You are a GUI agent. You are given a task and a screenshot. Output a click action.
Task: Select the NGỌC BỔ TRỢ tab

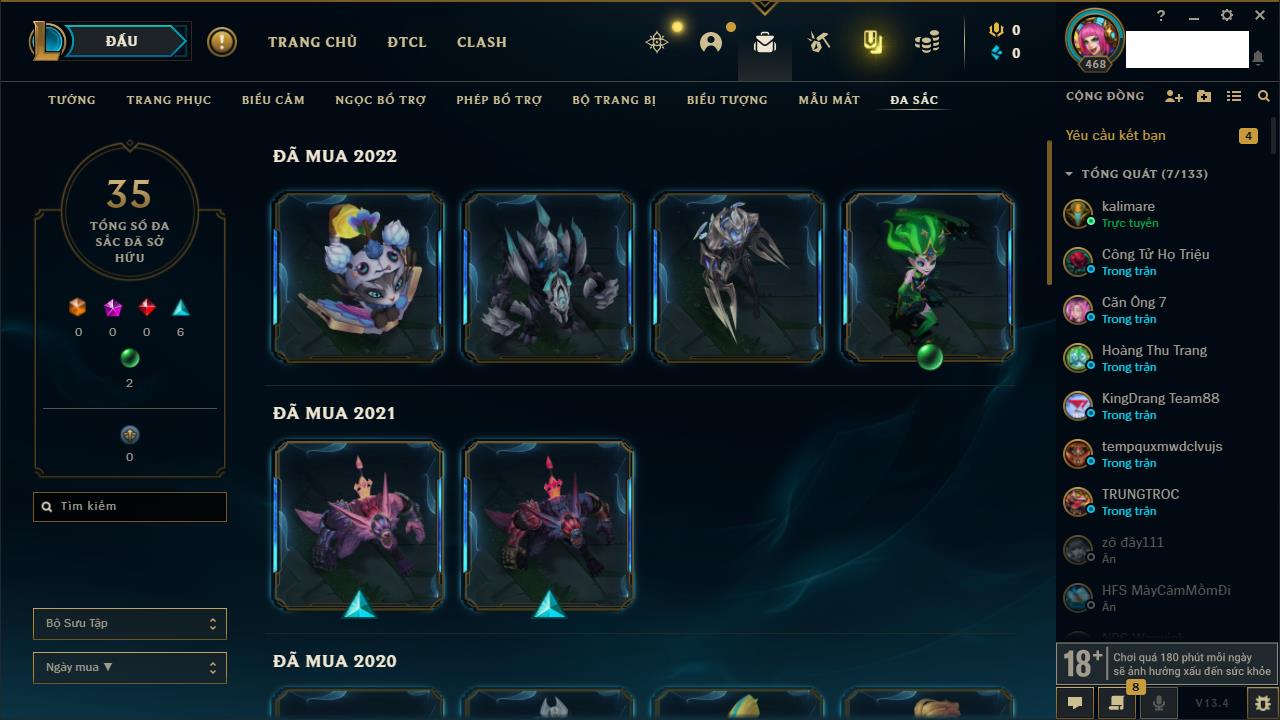(x=380, y=100)
